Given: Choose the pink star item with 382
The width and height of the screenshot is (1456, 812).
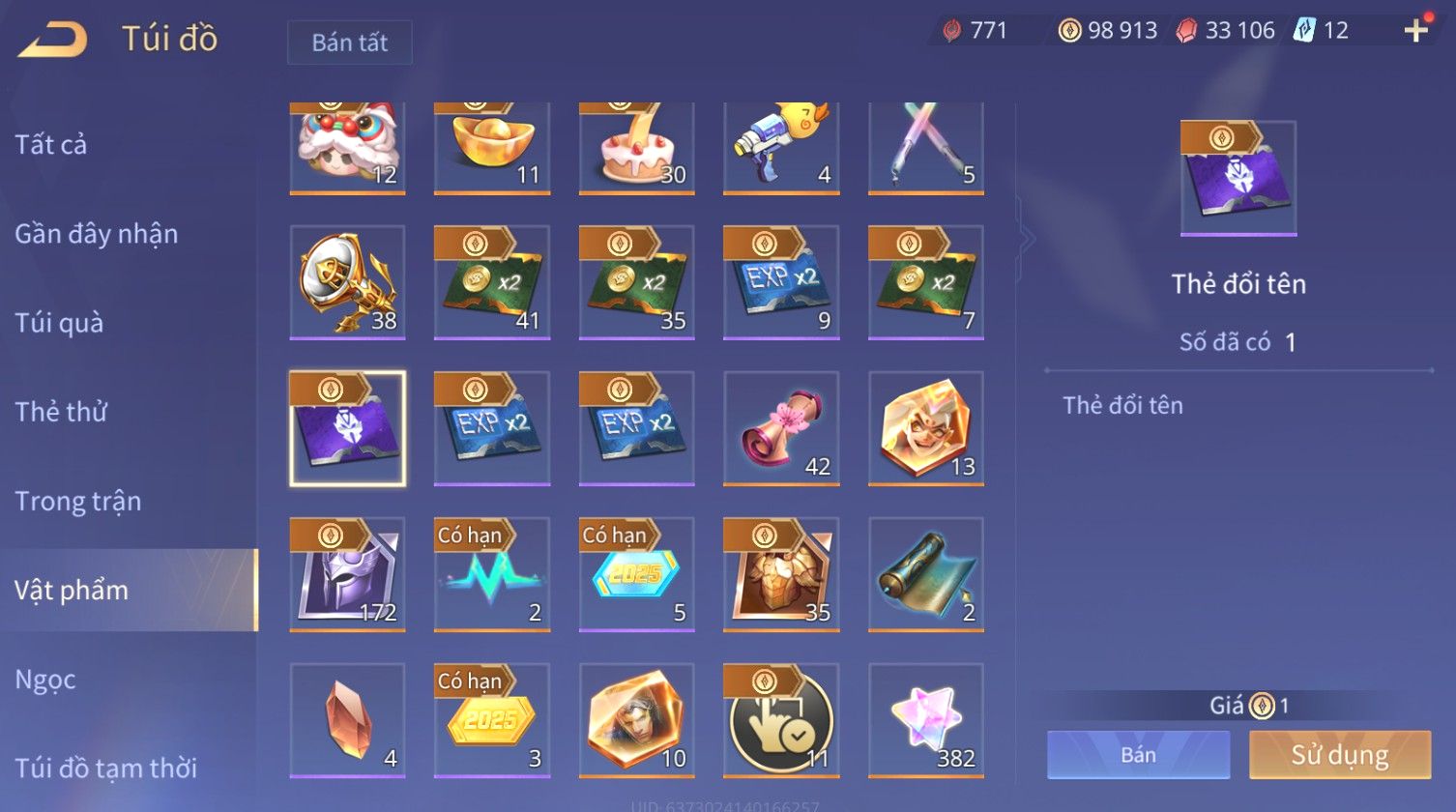Looking at the screenshot, I should pos(925,720).
